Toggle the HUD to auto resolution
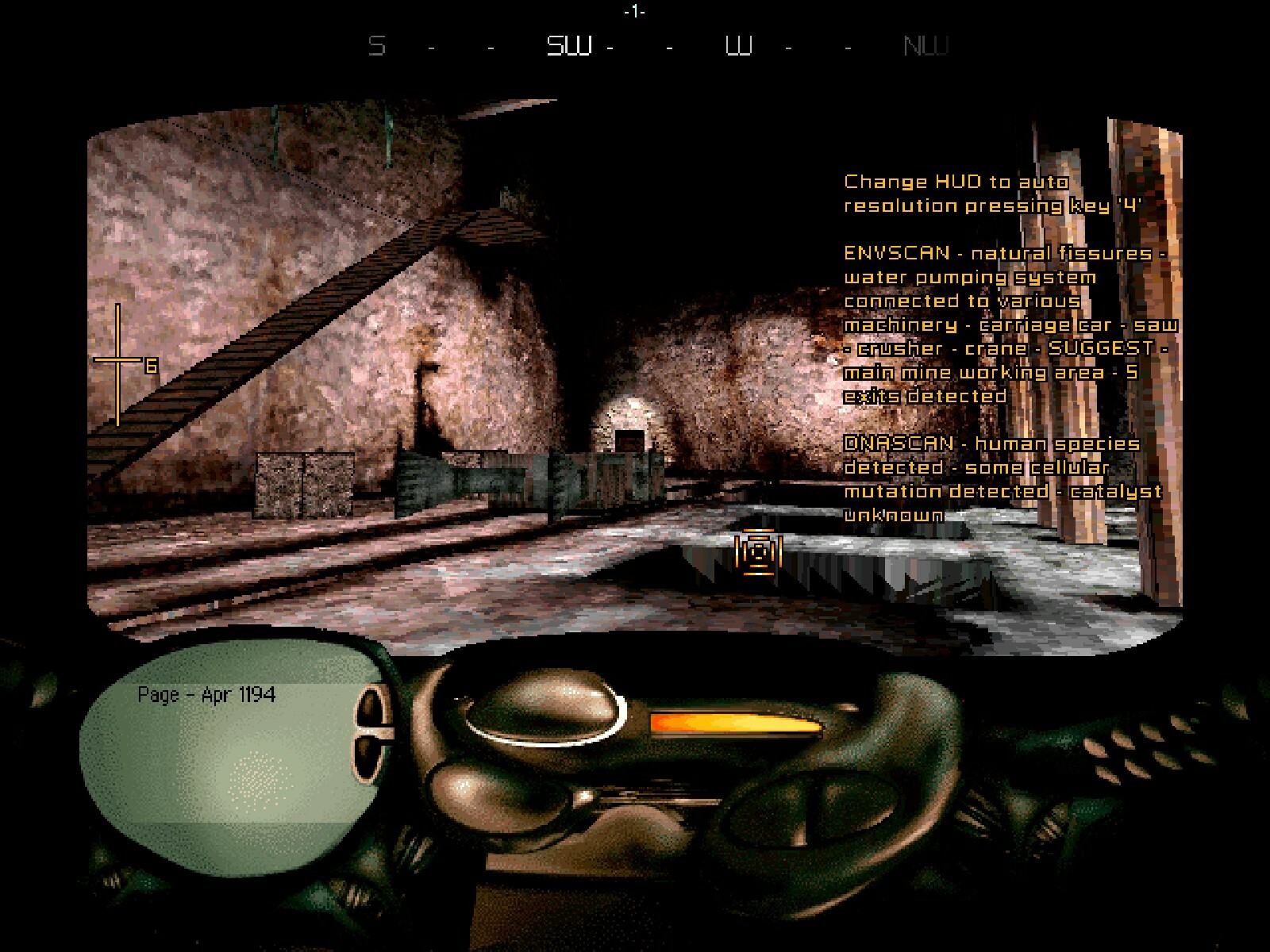This screenshot has height=952, width=1270. coord(992,193)
